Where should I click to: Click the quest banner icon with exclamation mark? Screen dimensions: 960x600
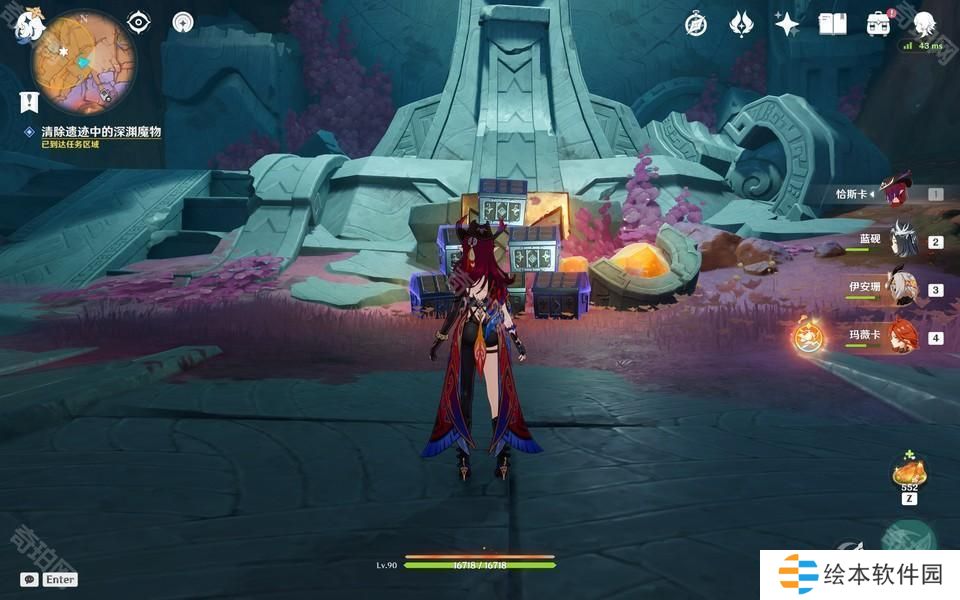29,101
